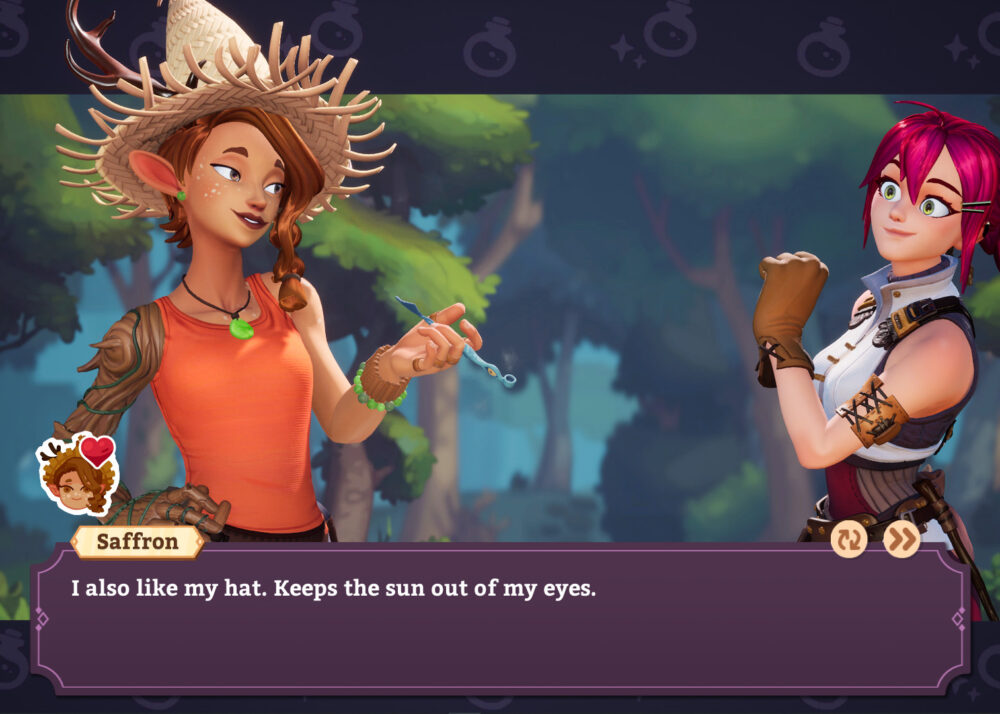Toggle the circular arrows auto-play button
Screen dimensions: 1000x714
(x=849, y=540)
